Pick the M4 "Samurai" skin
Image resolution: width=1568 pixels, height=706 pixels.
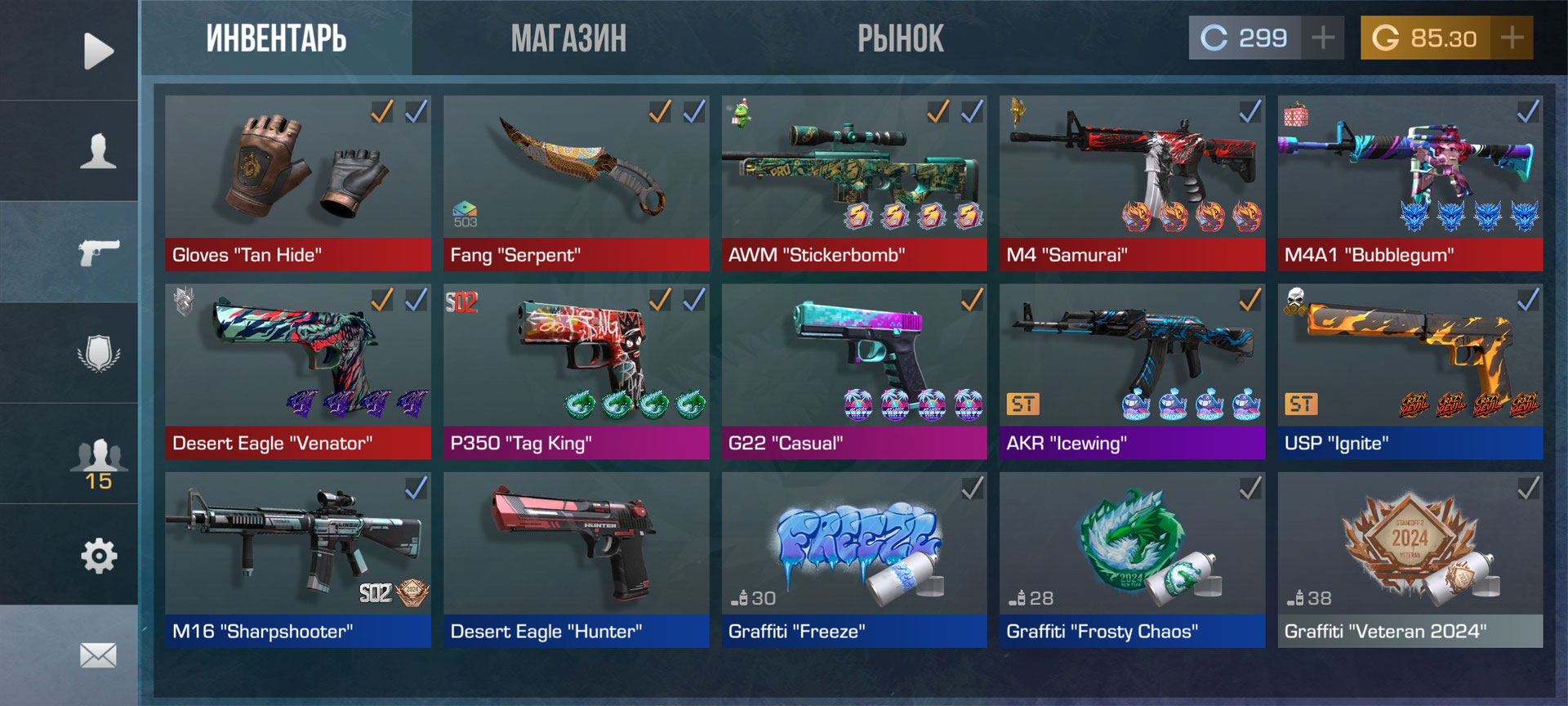(x=1132, y=183)
